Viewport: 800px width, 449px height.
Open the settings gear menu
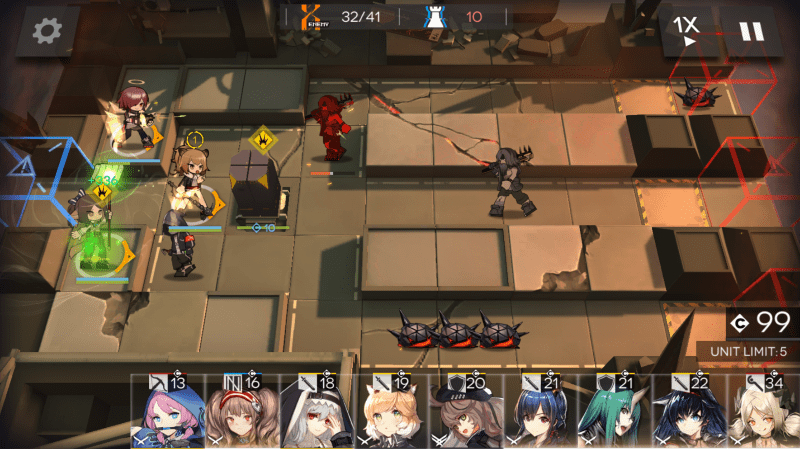(x=46, y=31)
